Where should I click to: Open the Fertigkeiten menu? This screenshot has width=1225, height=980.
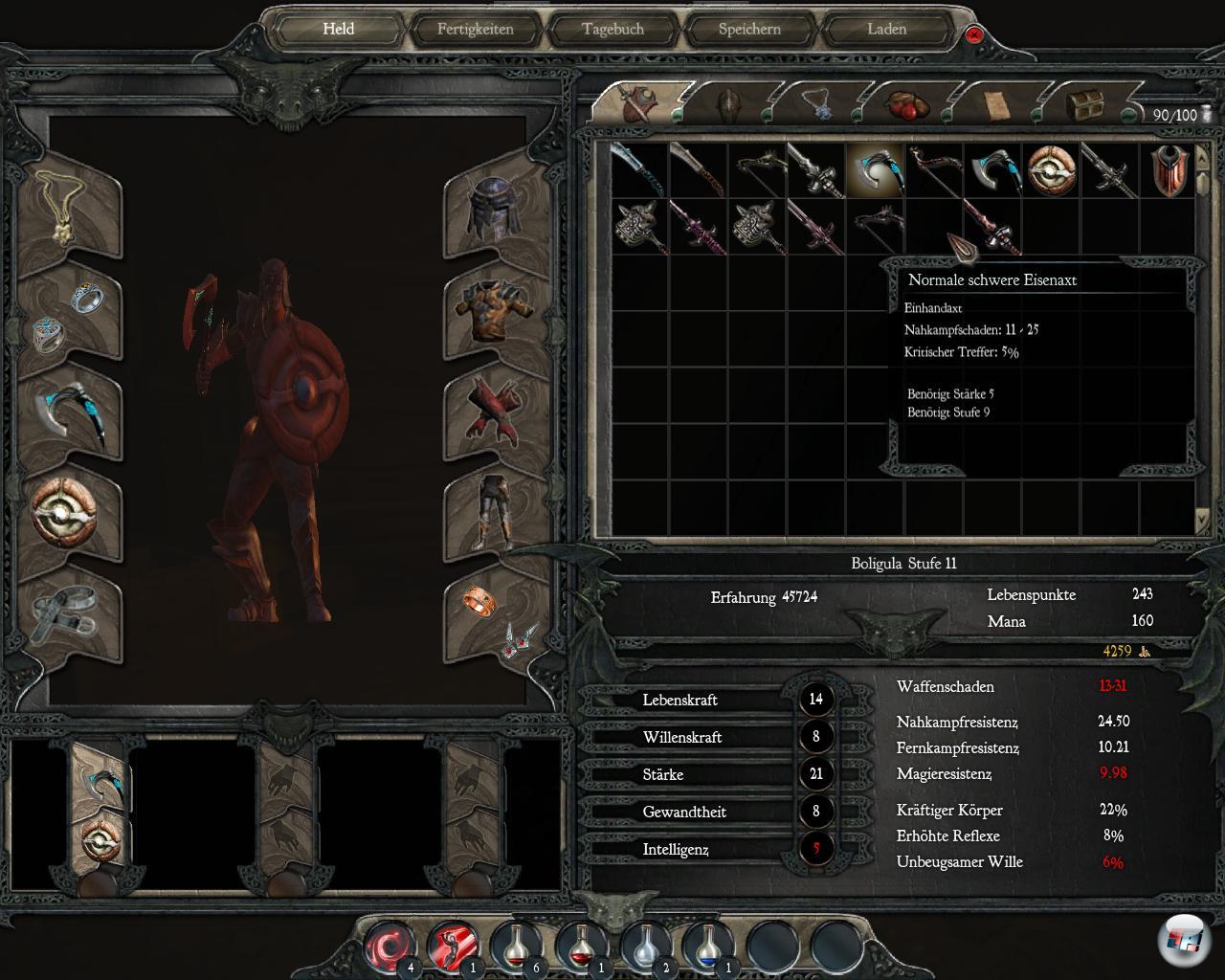point(476,29)
